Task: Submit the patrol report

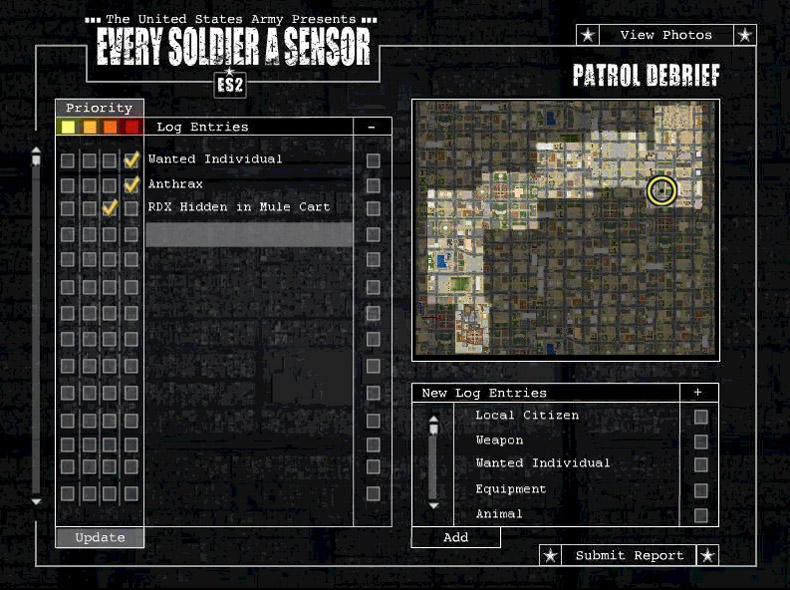Action: pos(629,555)
